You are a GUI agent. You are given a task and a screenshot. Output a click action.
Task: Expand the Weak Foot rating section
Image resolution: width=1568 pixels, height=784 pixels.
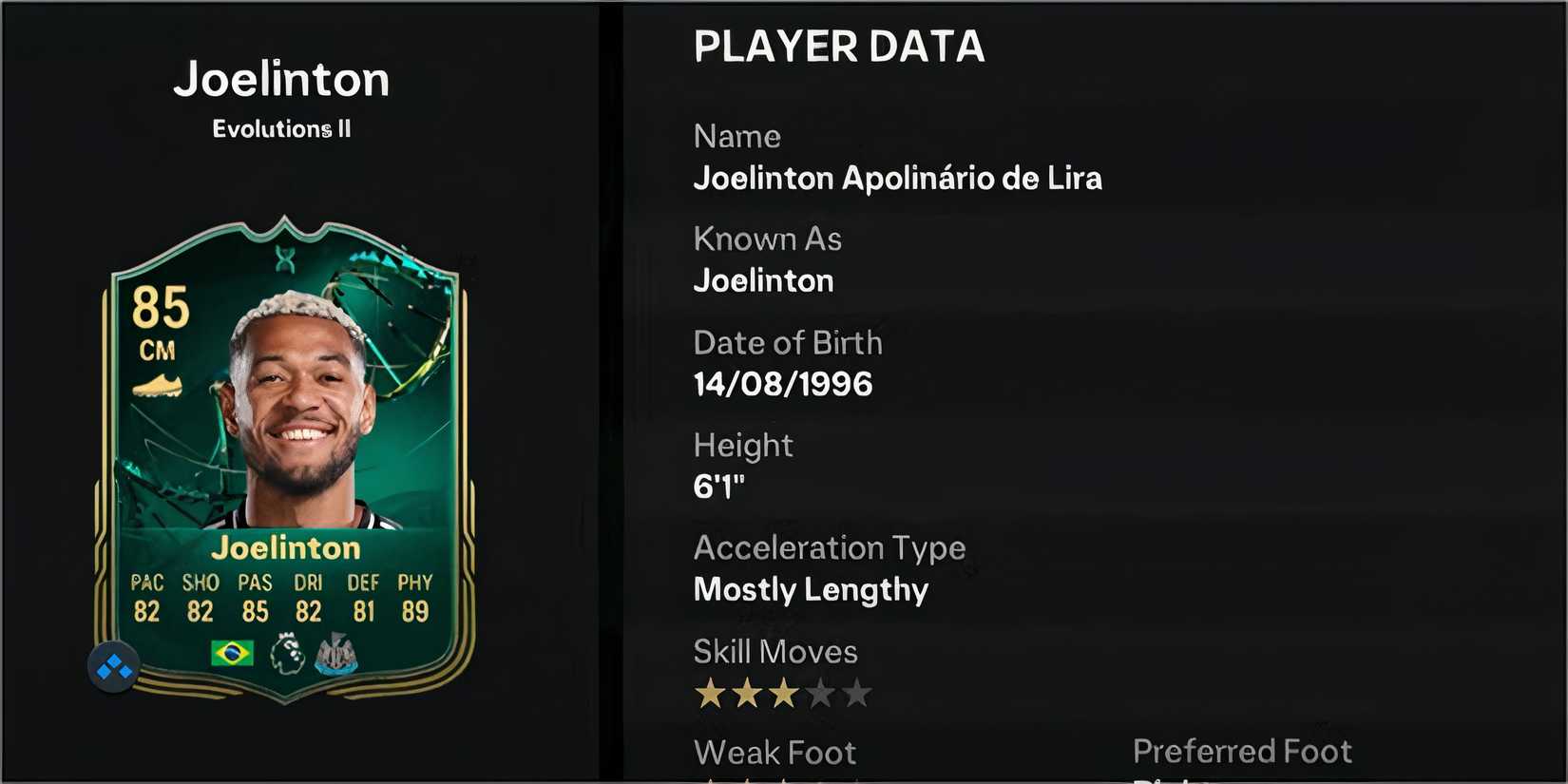click(774, 752)
